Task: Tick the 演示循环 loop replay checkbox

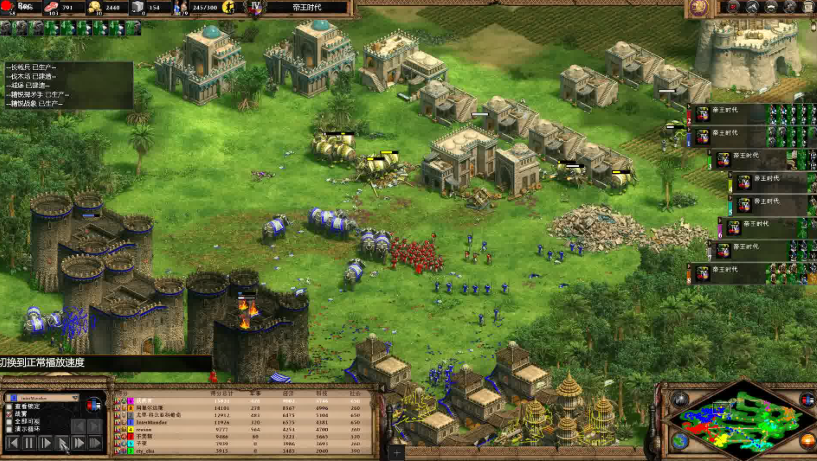Action: pyautogui.click(x=7, y=430)
